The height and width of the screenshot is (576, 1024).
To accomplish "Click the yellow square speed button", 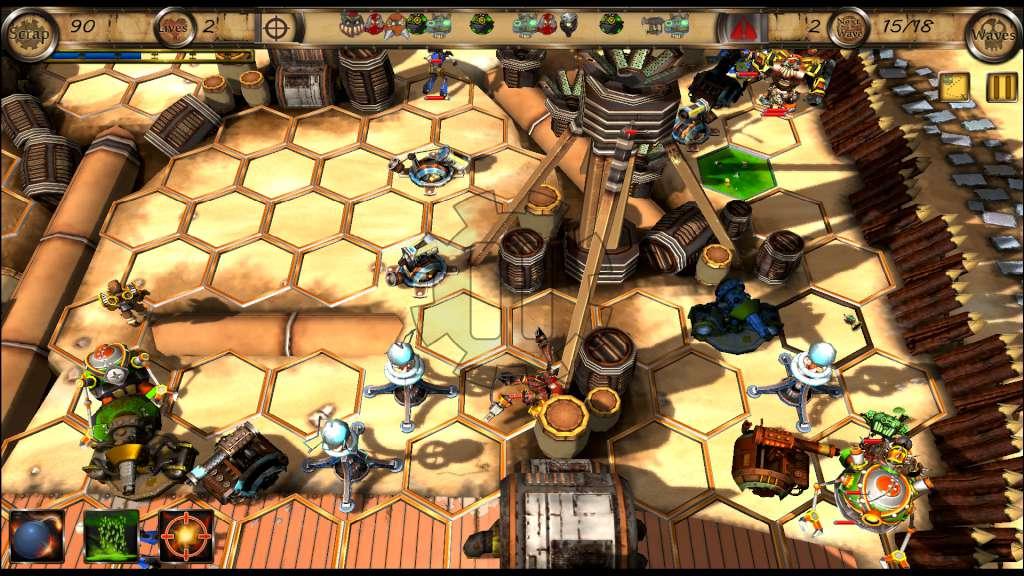I will (x=954, y=87).
